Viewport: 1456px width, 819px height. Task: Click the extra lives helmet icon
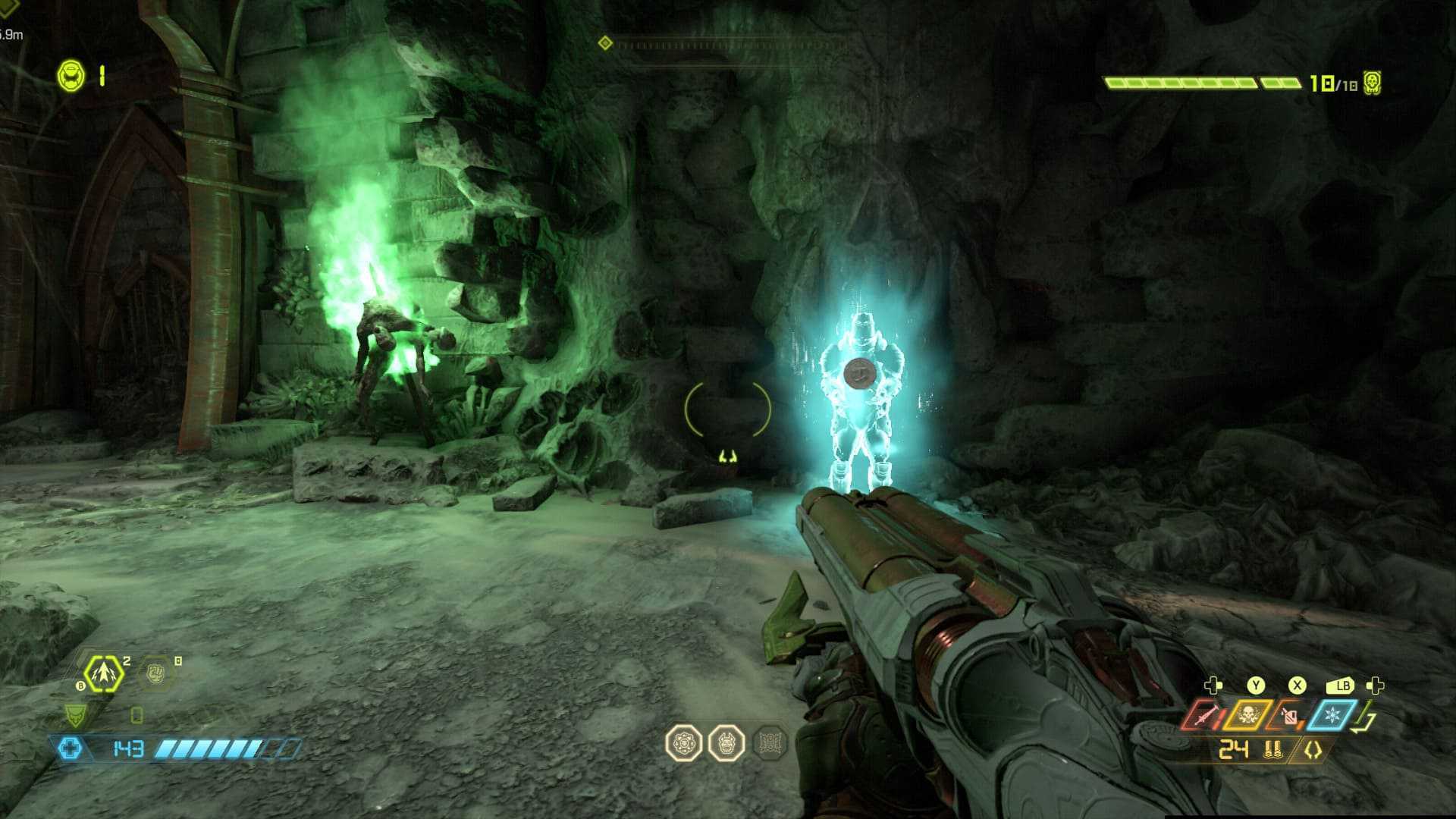coord(72,76)
